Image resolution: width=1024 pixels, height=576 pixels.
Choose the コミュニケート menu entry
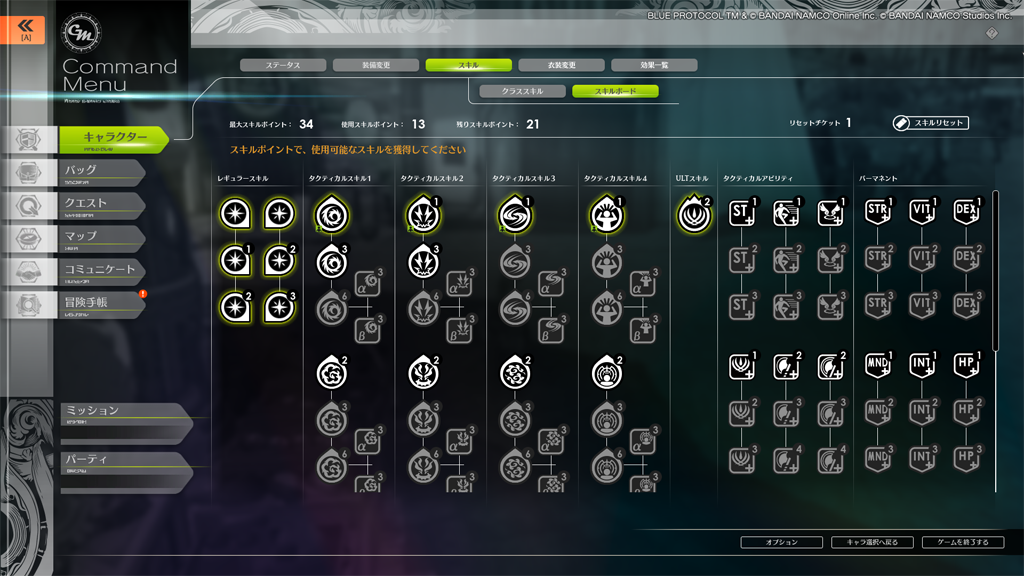click(100, 271)
